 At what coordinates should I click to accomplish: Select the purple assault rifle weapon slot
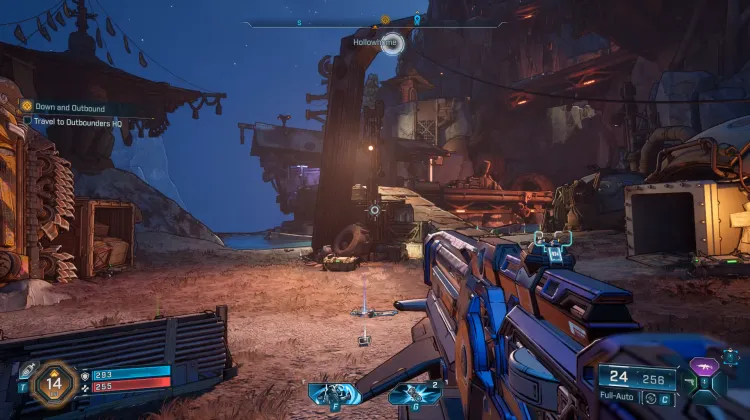pos(706,364)
